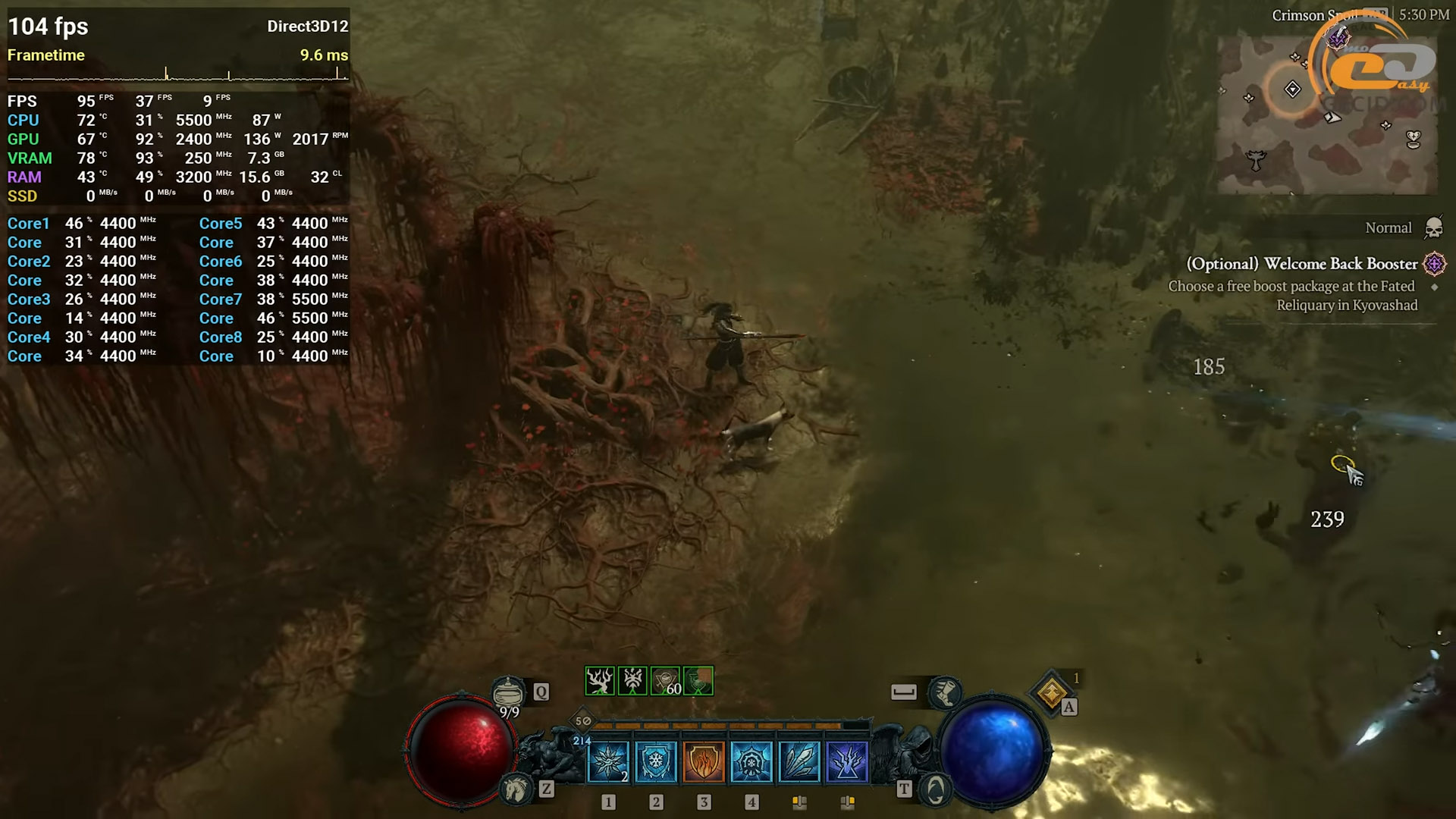
Task: Use the healing potion flask
Action: click(x=508, y=692)
